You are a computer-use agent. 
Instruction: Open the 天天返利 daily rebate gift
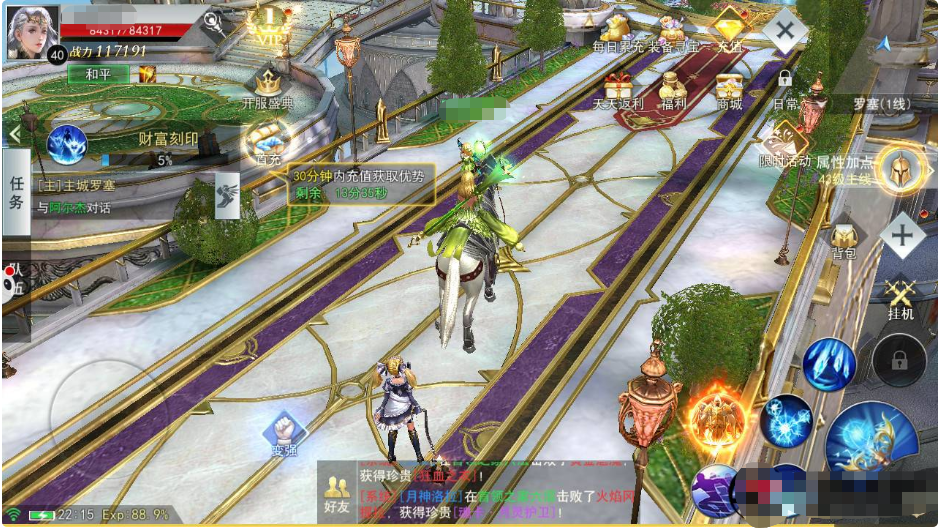pyautogui.click(x=618, y=90)
